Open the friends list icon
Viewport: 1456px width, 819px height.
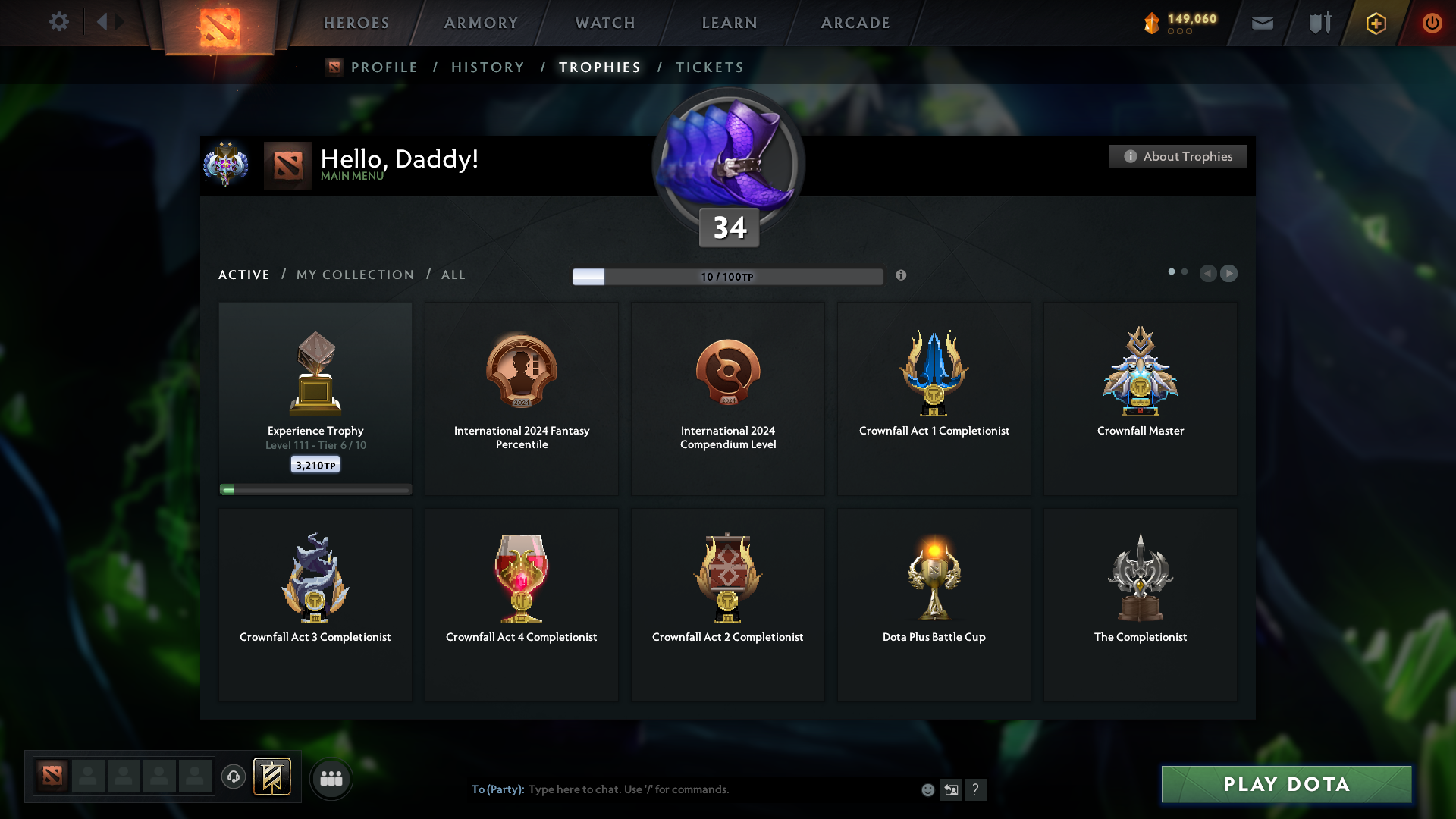pos(330,777)
